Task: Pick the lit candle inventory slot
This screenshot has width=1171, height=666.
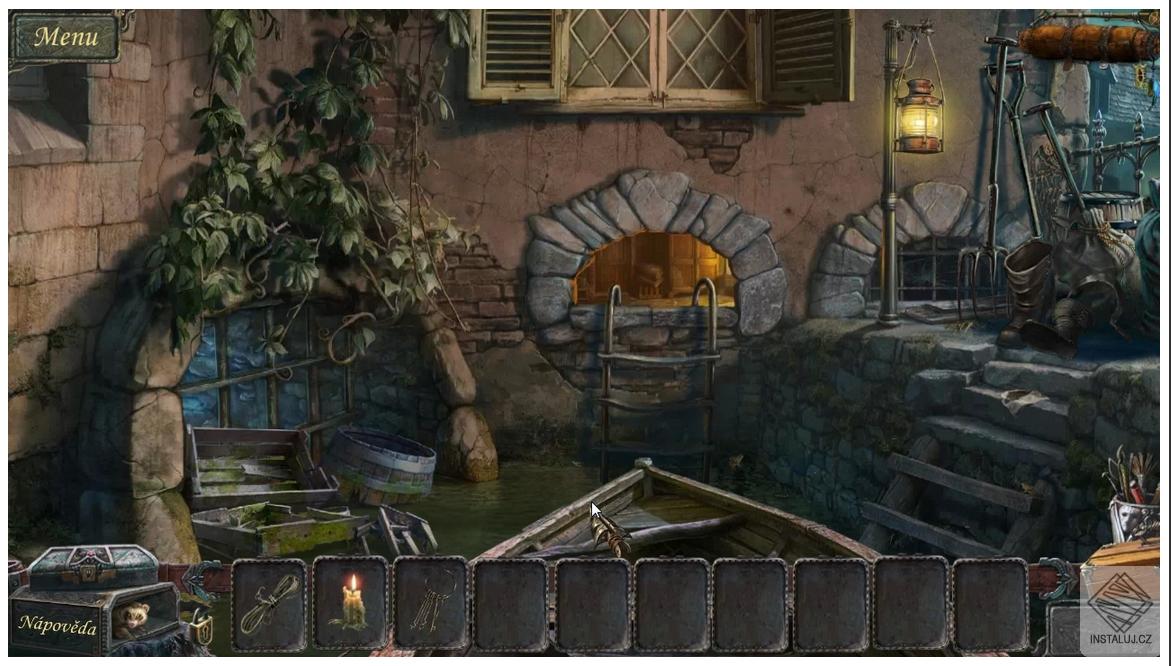Action: [x=350, y=604]
